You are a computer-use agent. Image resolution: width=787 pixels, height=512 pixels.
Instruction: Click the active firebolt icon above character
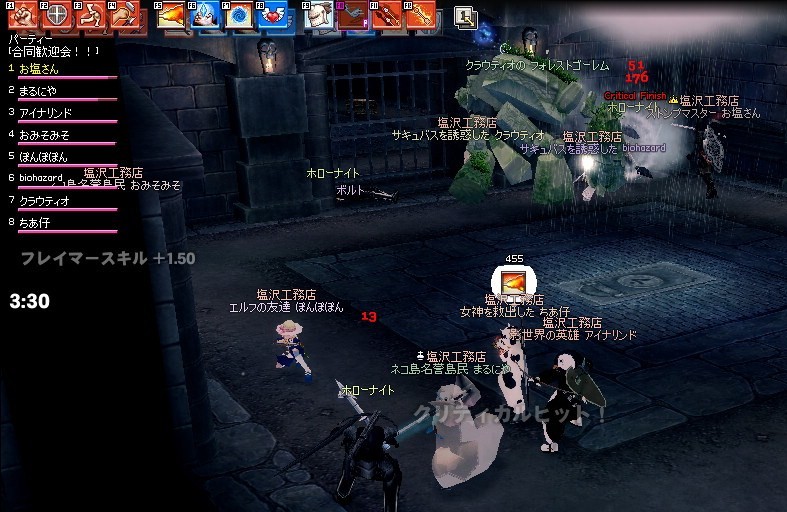tap(514, 282)
